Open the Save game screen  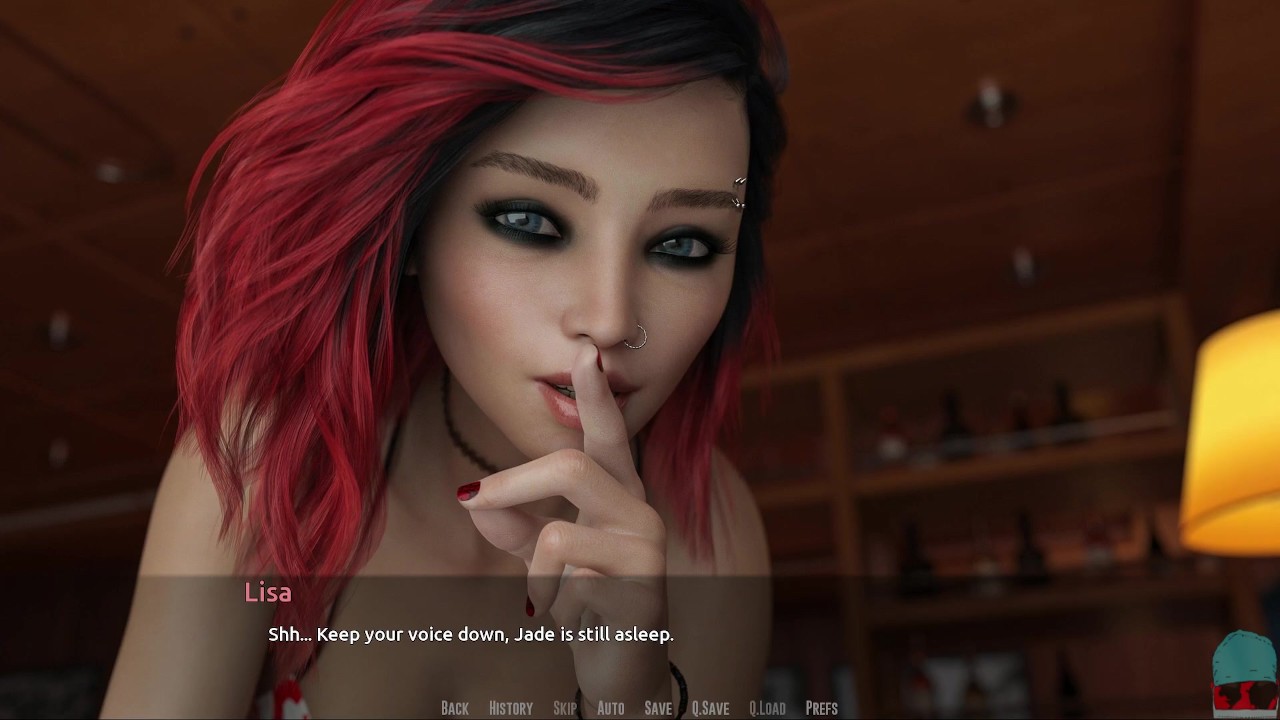[658, 708]
